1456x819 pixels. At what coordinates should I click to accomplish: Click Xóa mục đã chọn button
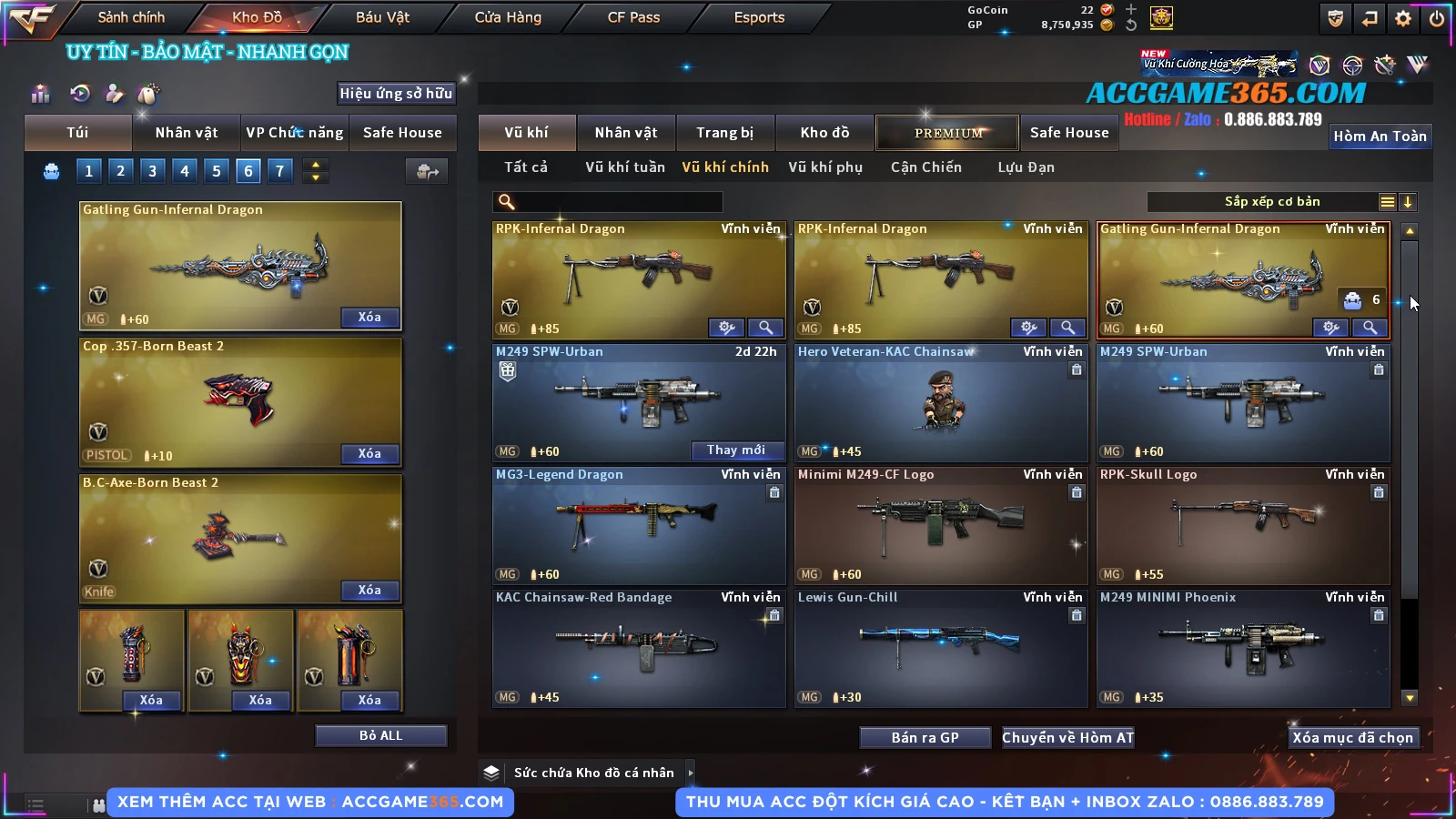pos(1352,737)
